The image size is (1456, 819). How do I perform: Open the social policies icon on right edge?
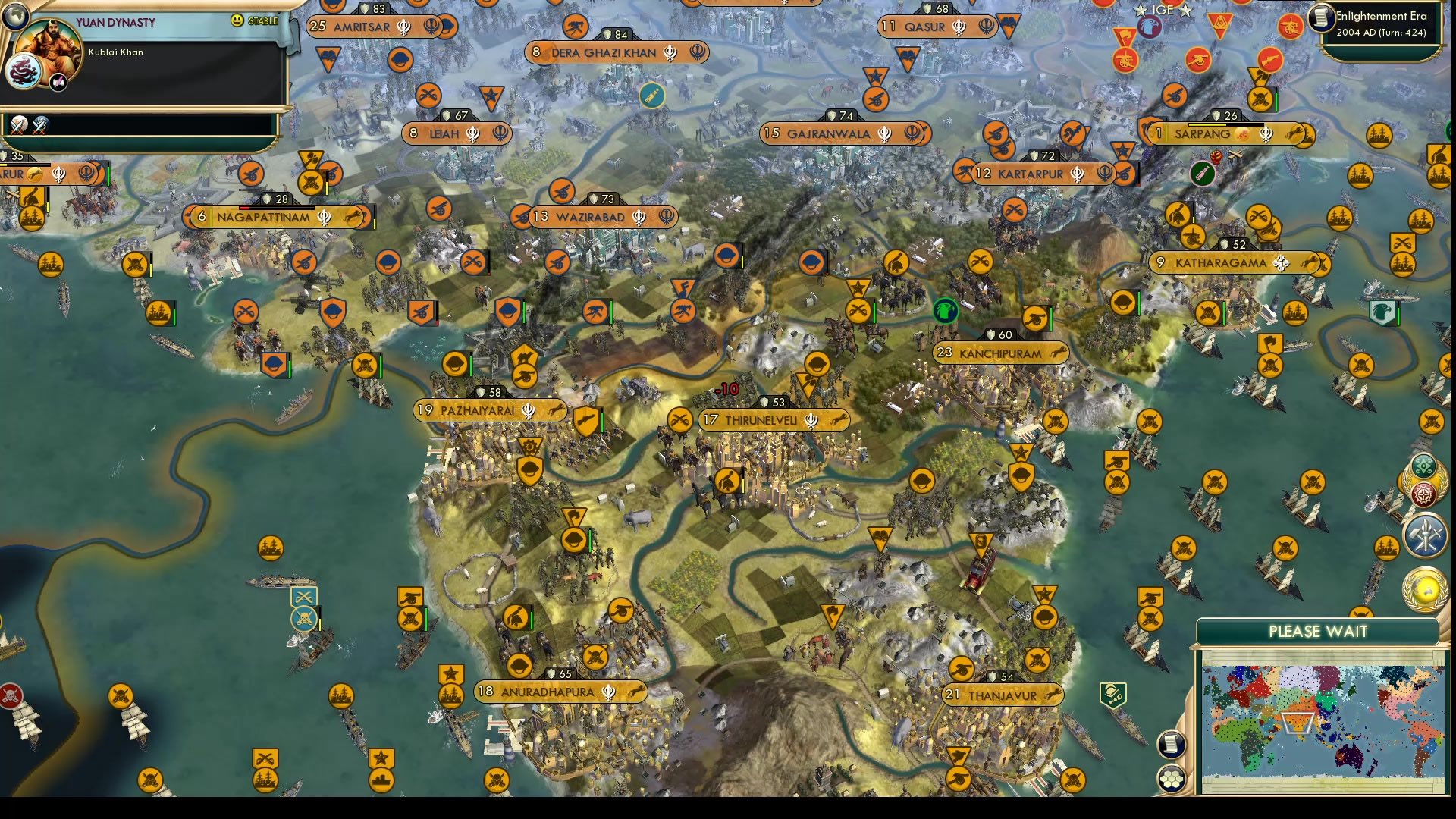click(1423, 464)
